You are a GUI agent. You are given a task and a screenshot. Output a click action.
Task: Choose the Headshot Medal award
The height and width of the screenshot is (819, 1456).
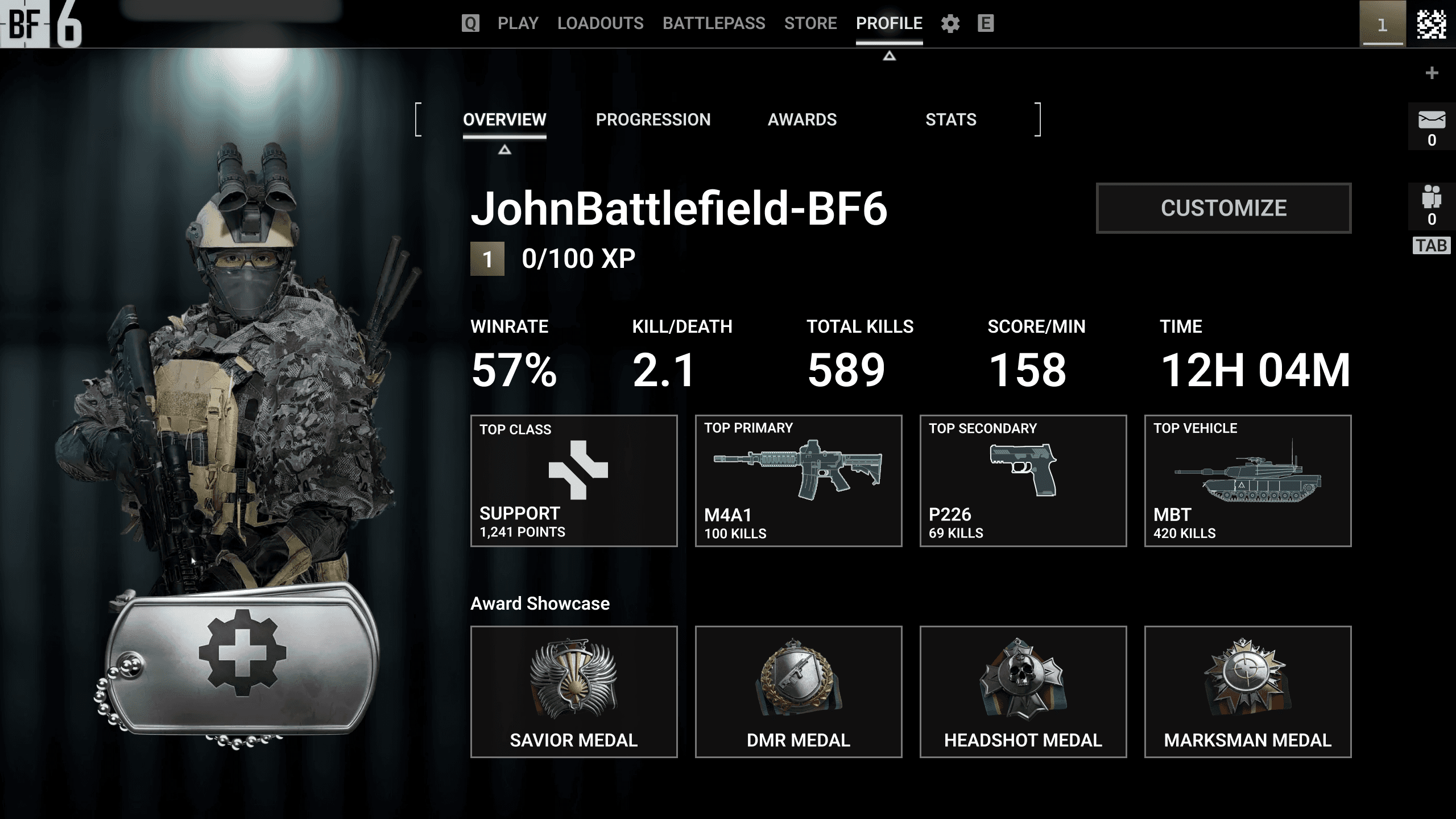click(x=1023, y=692)
